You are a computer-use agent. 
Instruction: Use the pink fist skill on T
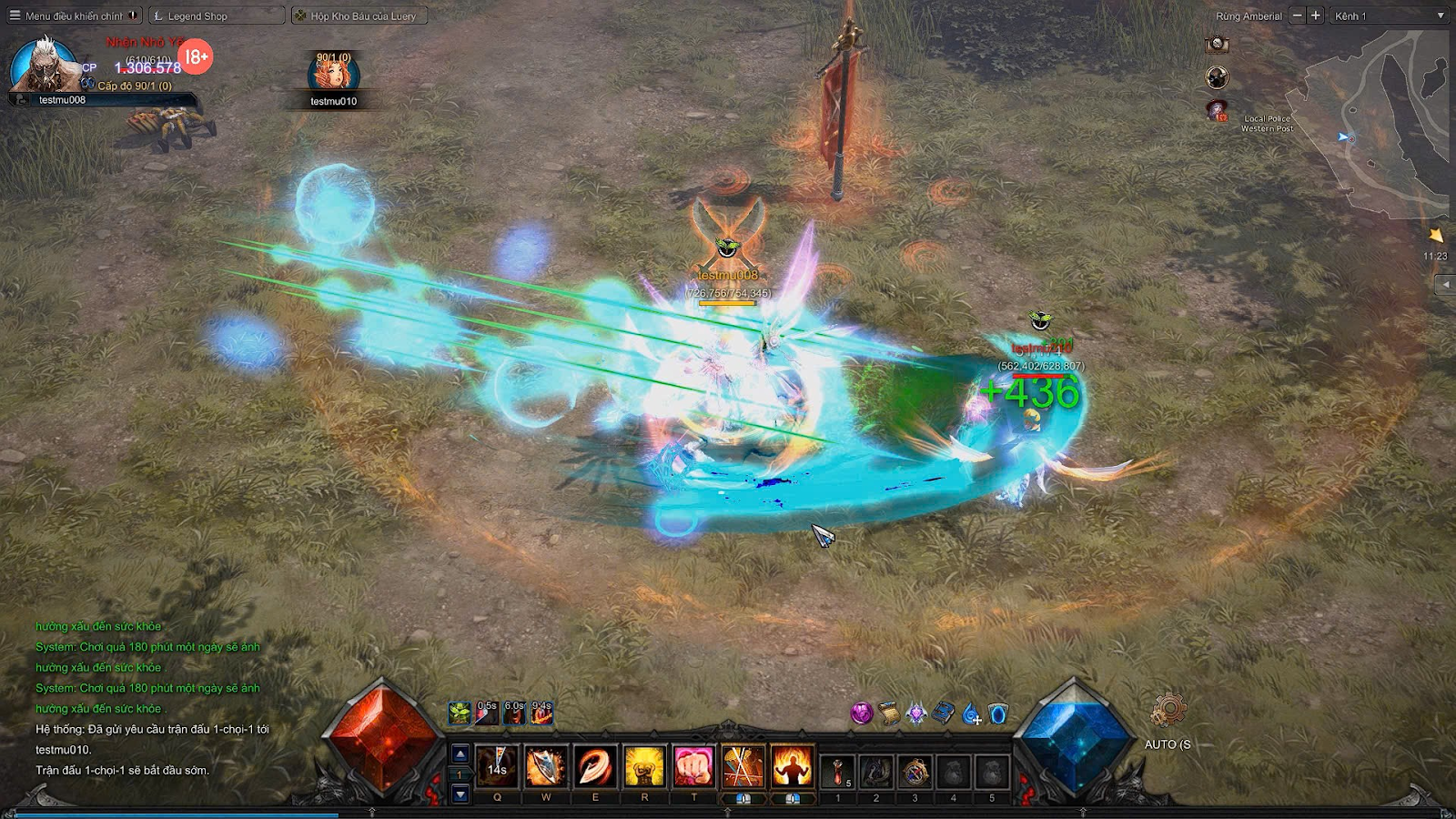(x=693, y=766)
